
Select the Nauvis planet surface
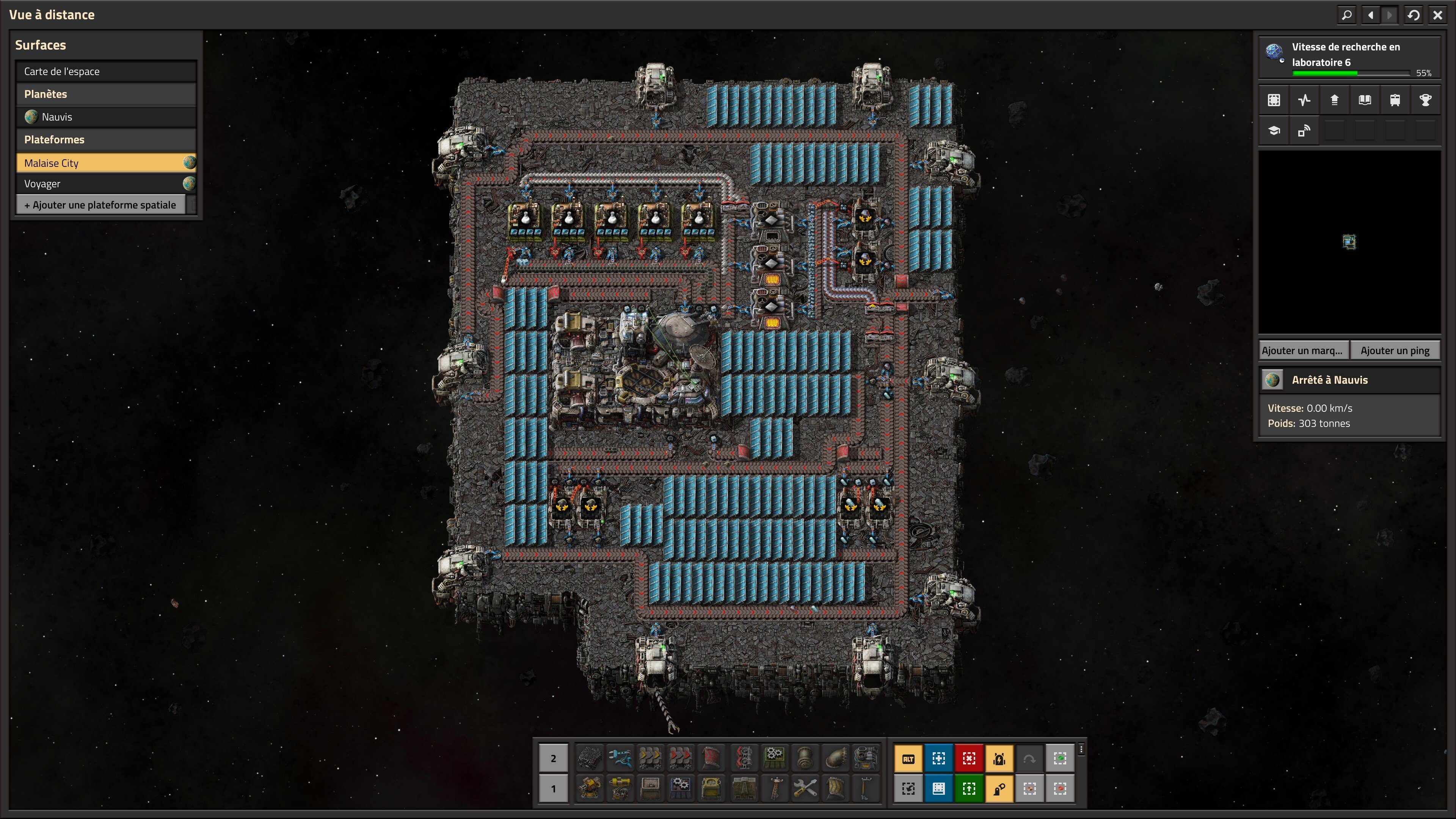point(106,117)
